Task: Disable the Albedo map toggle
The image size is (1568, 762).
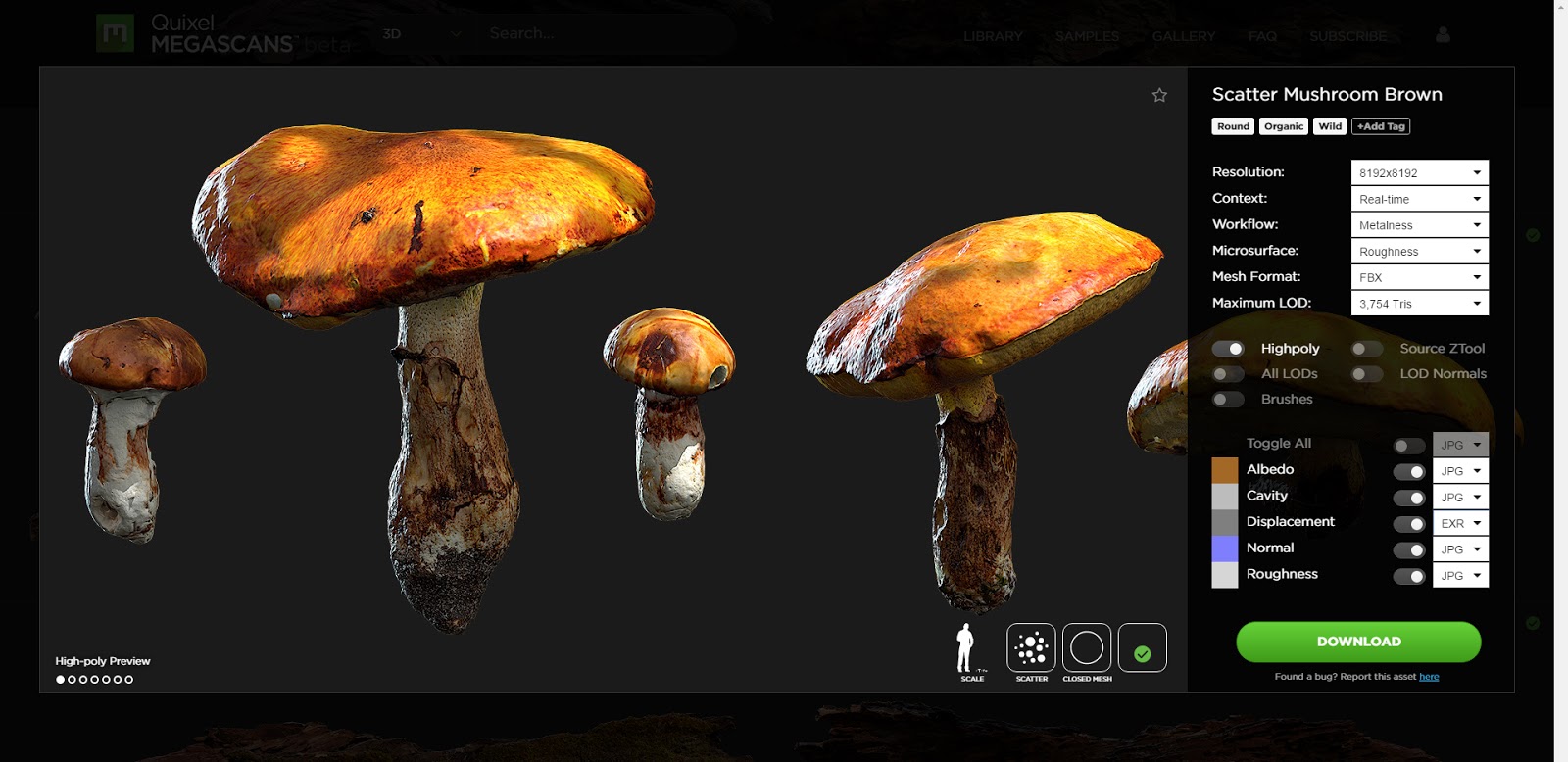Action: click(x=1411, y=470)
